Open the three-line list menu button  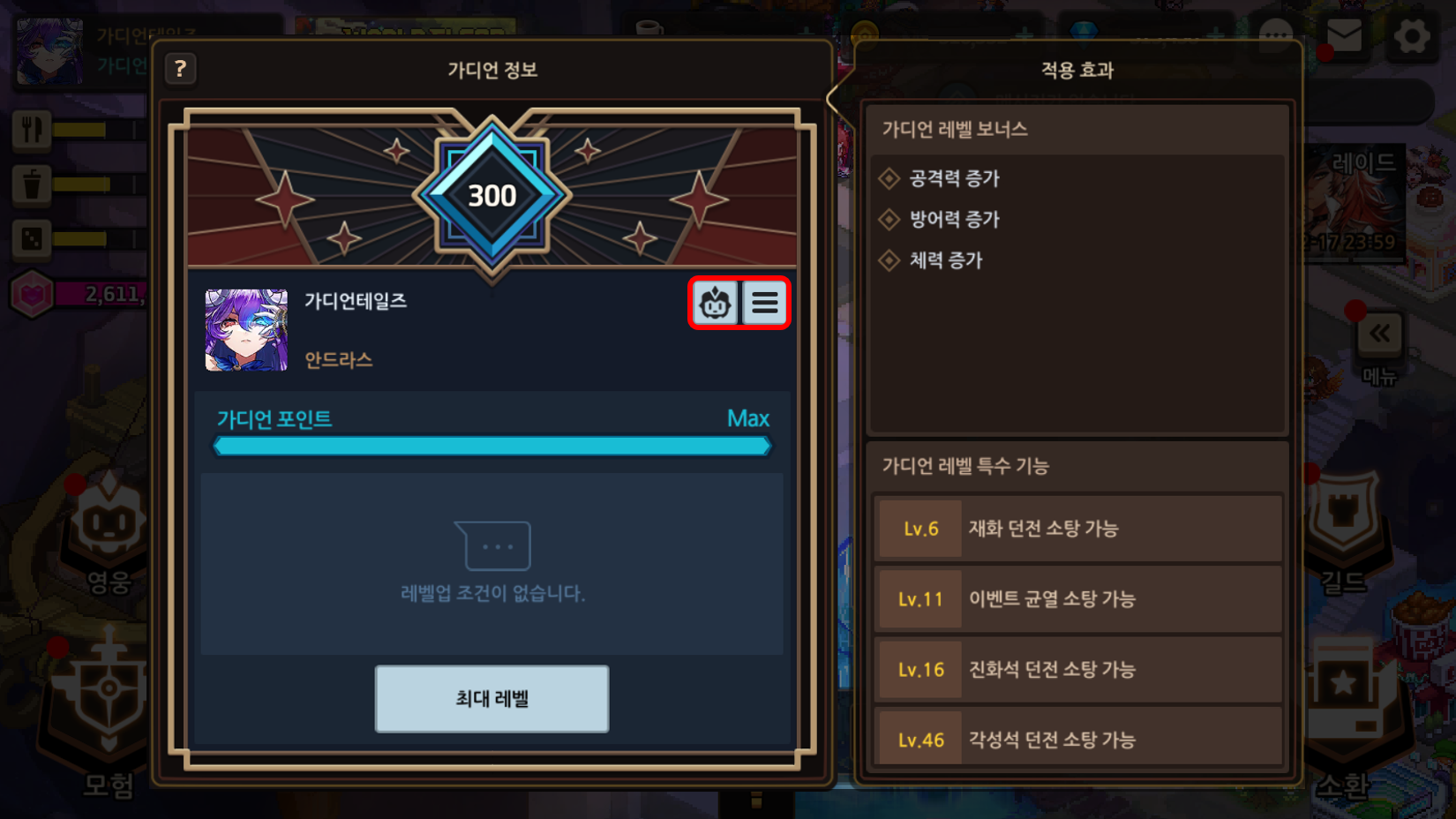[x=765, y=304]
